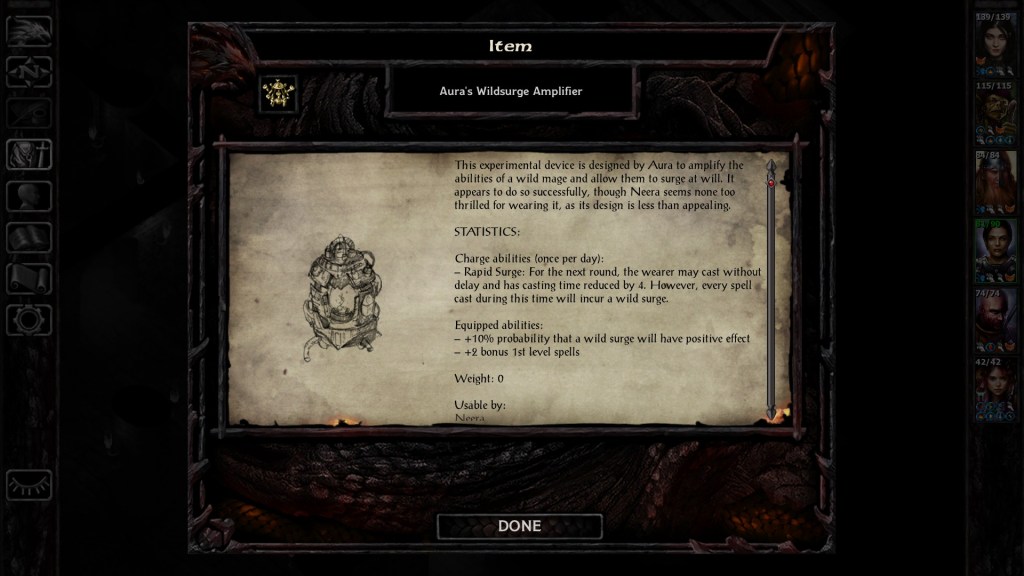Screen dimensions: 1024x576
Task: Click the dragon head sidebar icon
Action: (29, 31)
